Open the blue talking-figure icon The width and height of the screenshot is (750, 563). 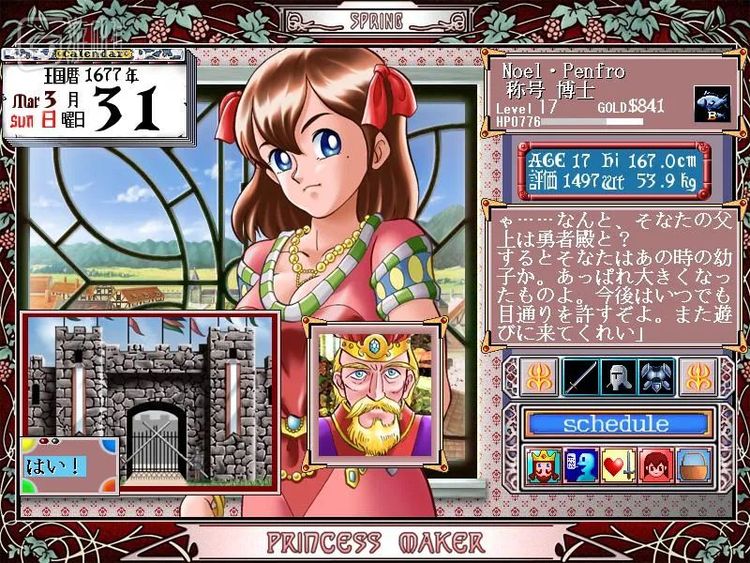click(x=581, y=467)
